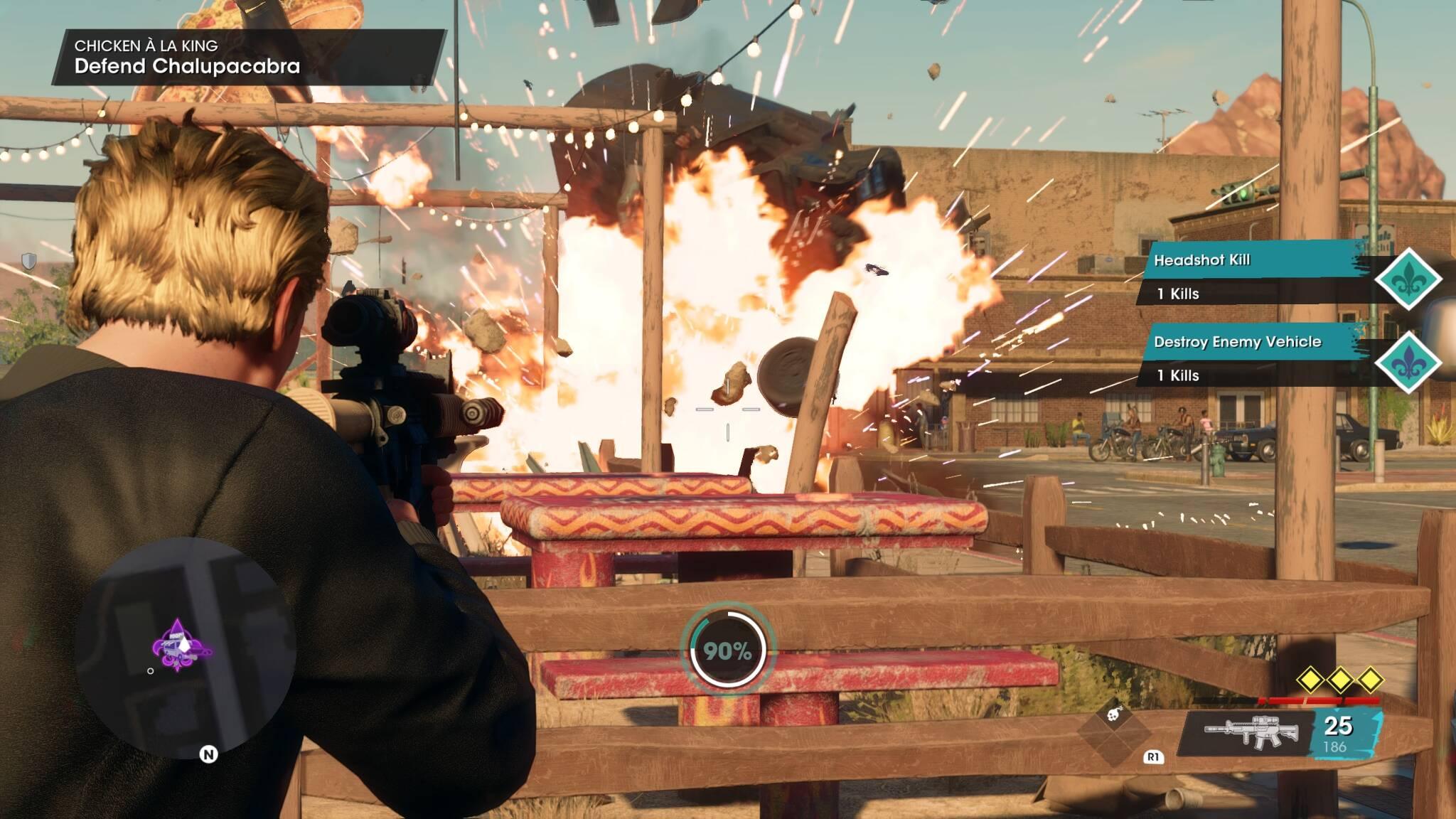Click the skull grenade ability slot
This screenshot has width=1456, height=819.
[x=1113, y=713]
